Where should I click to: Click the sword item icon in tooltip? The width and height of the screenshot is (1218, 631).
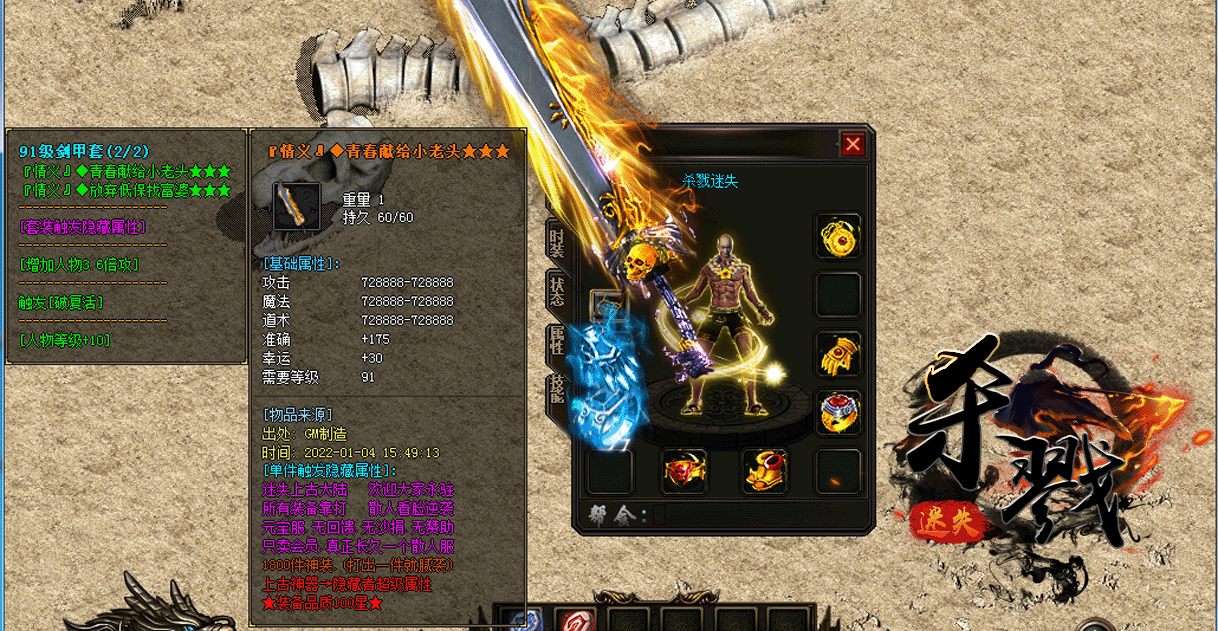(297, 207)
